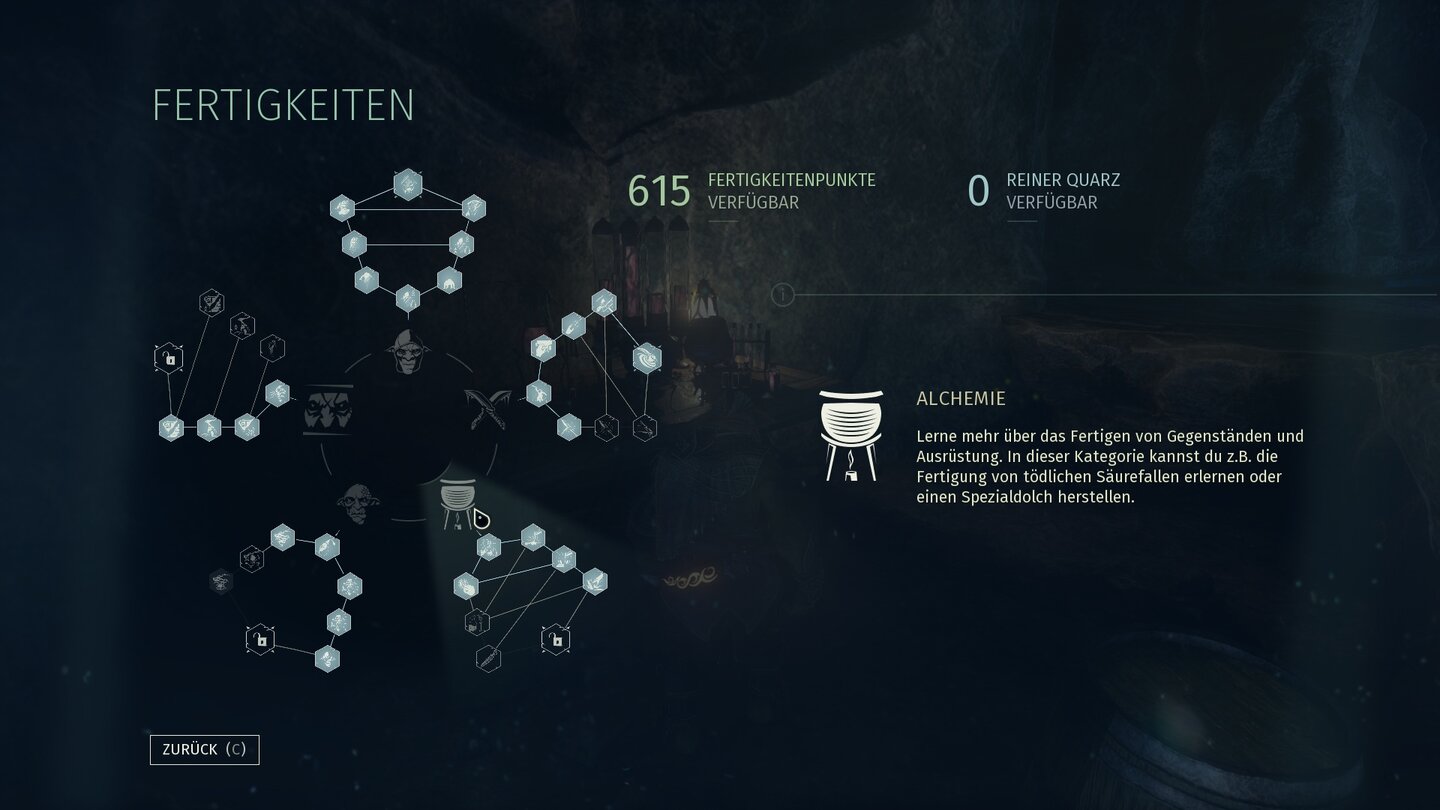Open the bald goblin head skill category
The image size is (1440, 810).
[358, 502]
